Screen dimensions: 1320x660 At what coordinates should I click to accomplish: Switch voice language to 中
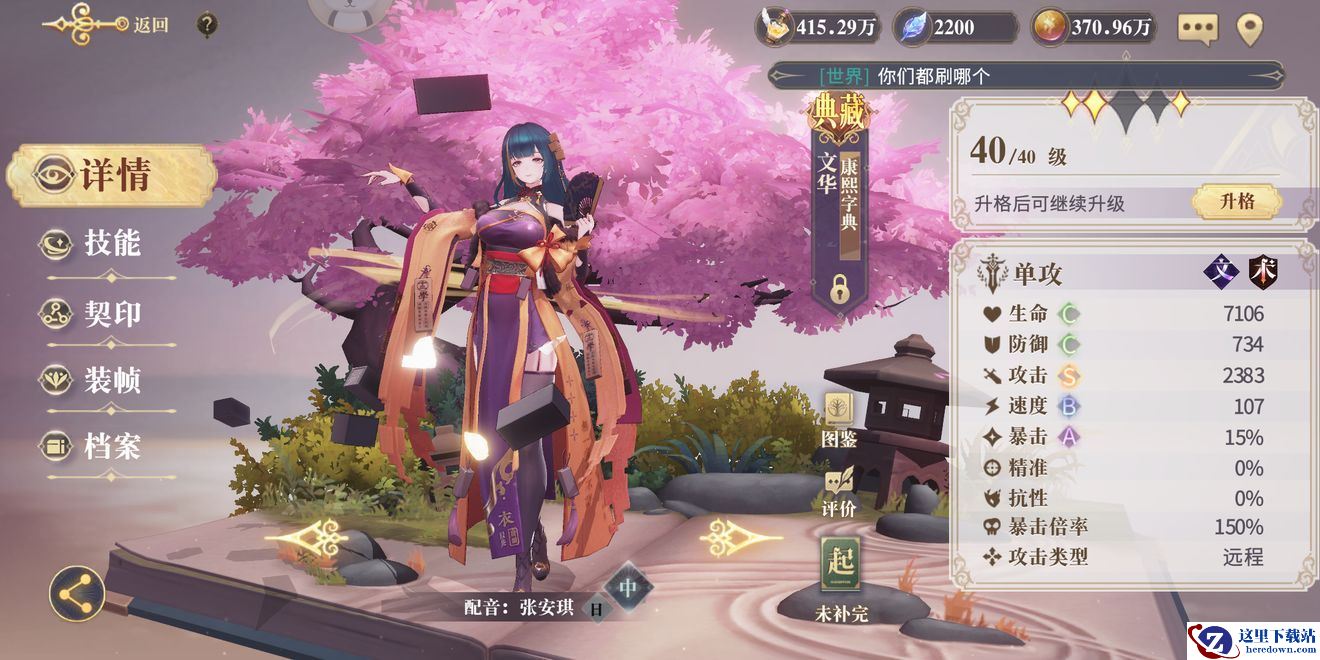pos(627,587)
